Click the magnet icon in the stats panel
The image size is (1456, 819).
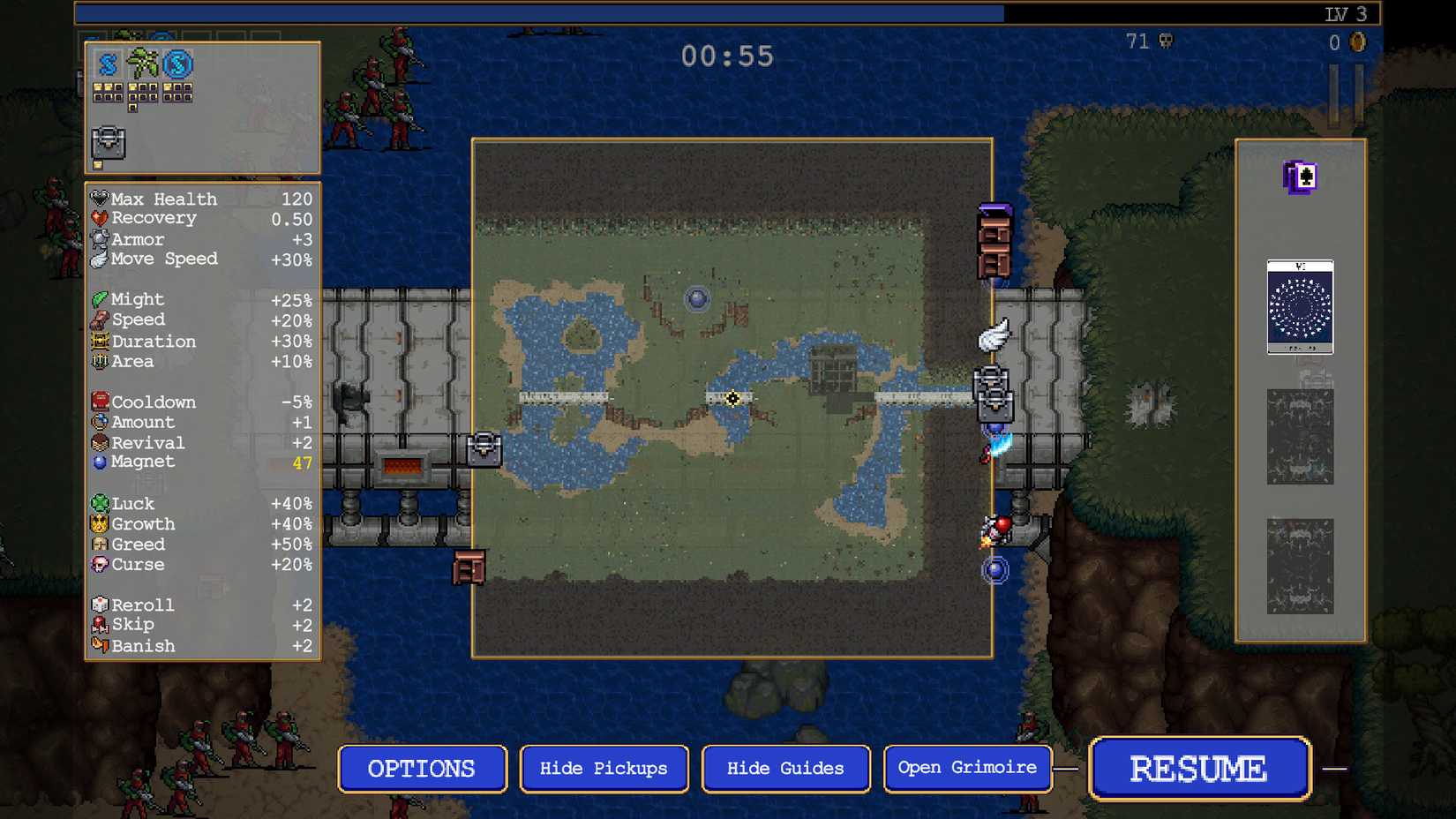(x=100, y=462)
